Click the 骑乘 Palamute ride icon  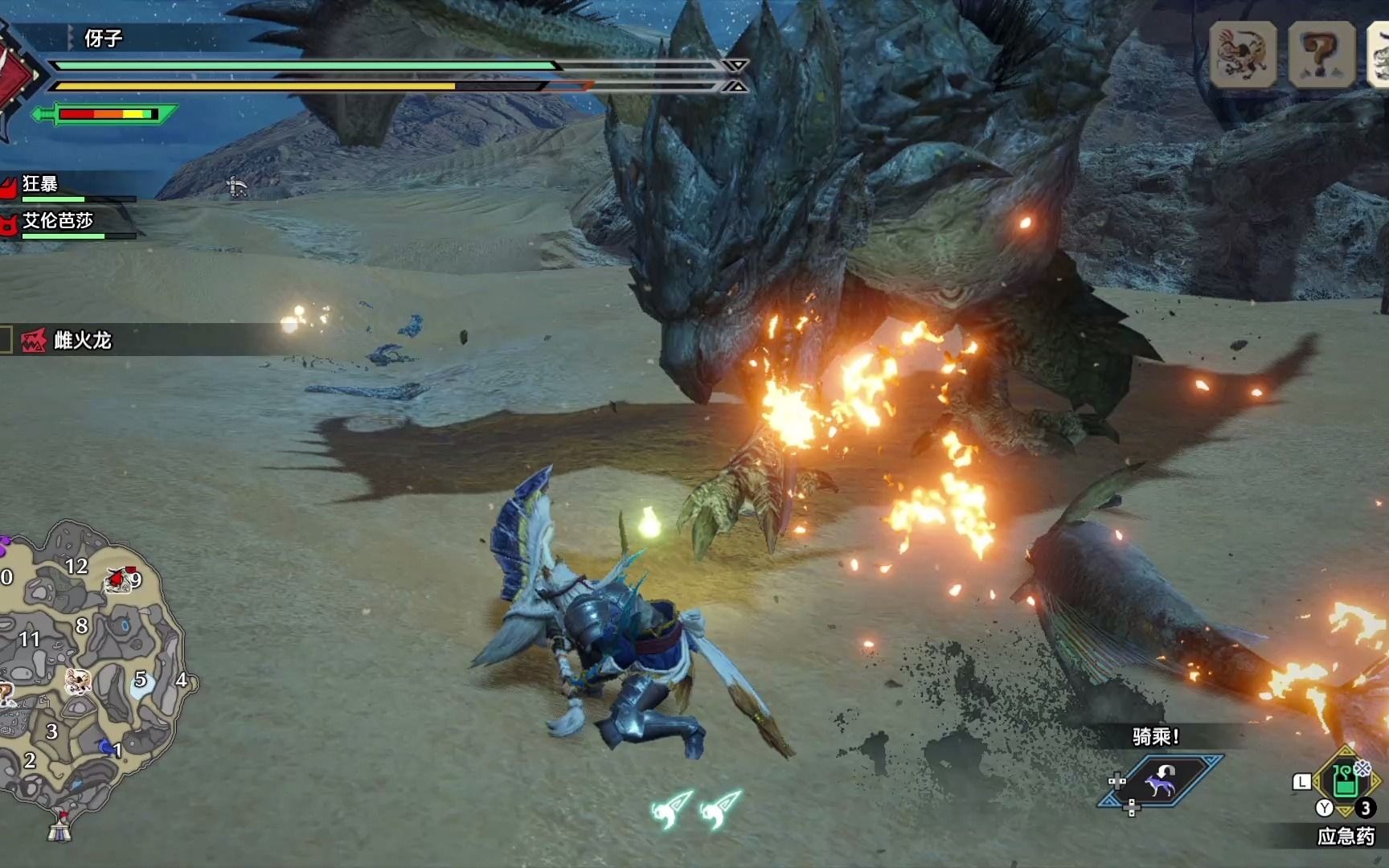tap(1161, 780)
